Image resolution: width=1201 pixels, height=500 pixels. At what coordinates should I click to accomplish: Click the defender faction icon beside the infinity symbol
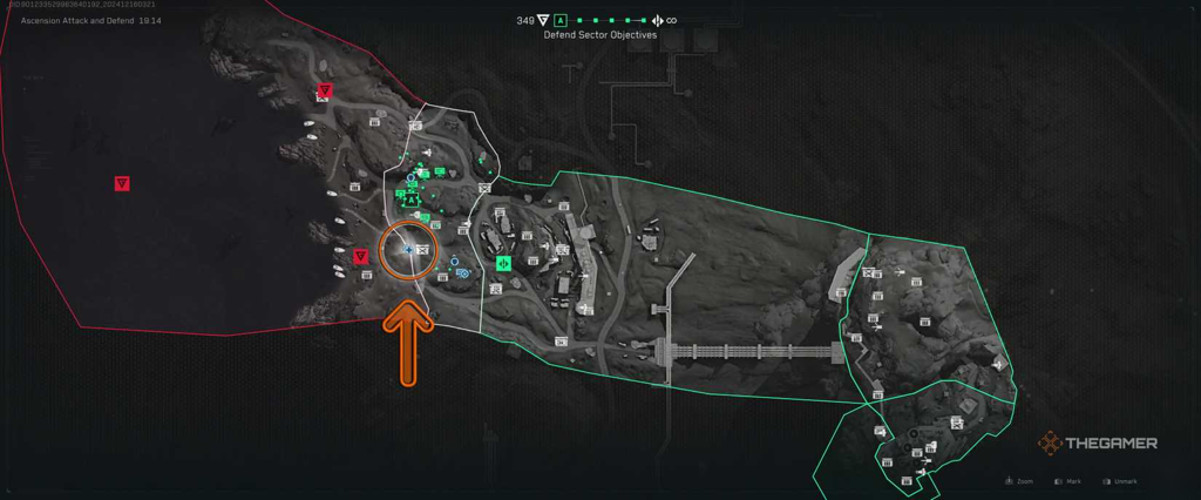657,20
